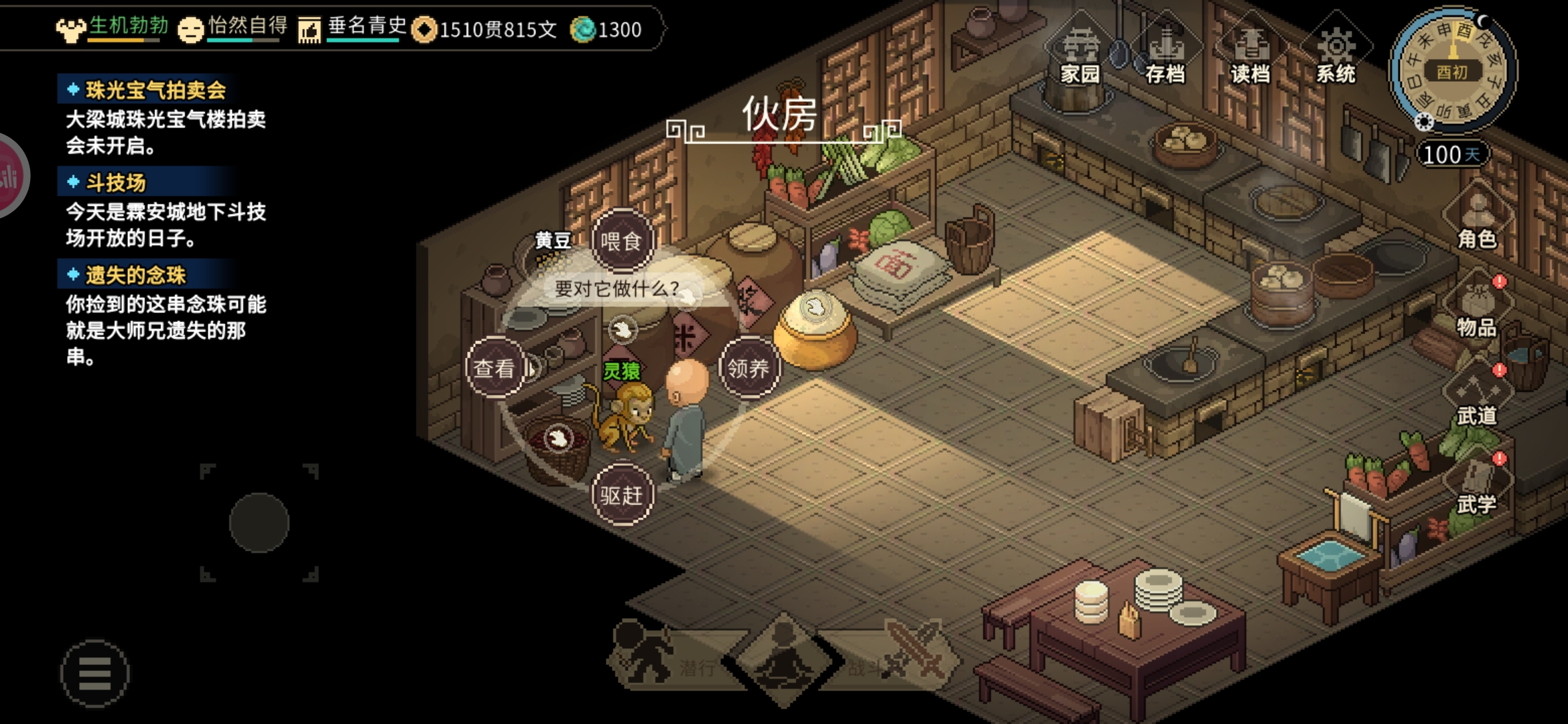Viewport: 1568px width, 724px height.
Task: Select 查看 to inspect the monkey
Action: pyautogui.click(x=495, y=367)
